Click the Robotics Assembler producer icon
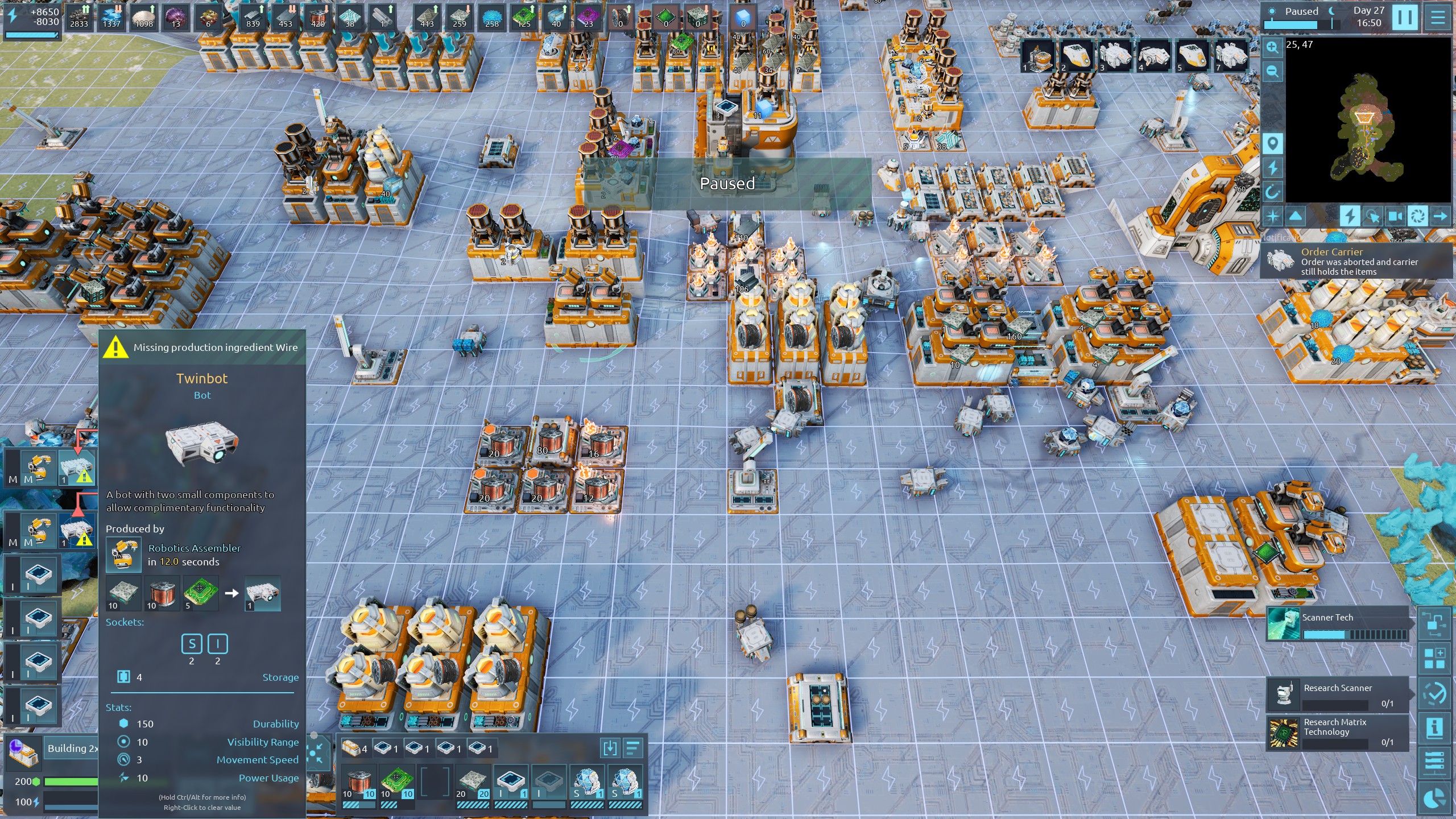 point(123,555)
